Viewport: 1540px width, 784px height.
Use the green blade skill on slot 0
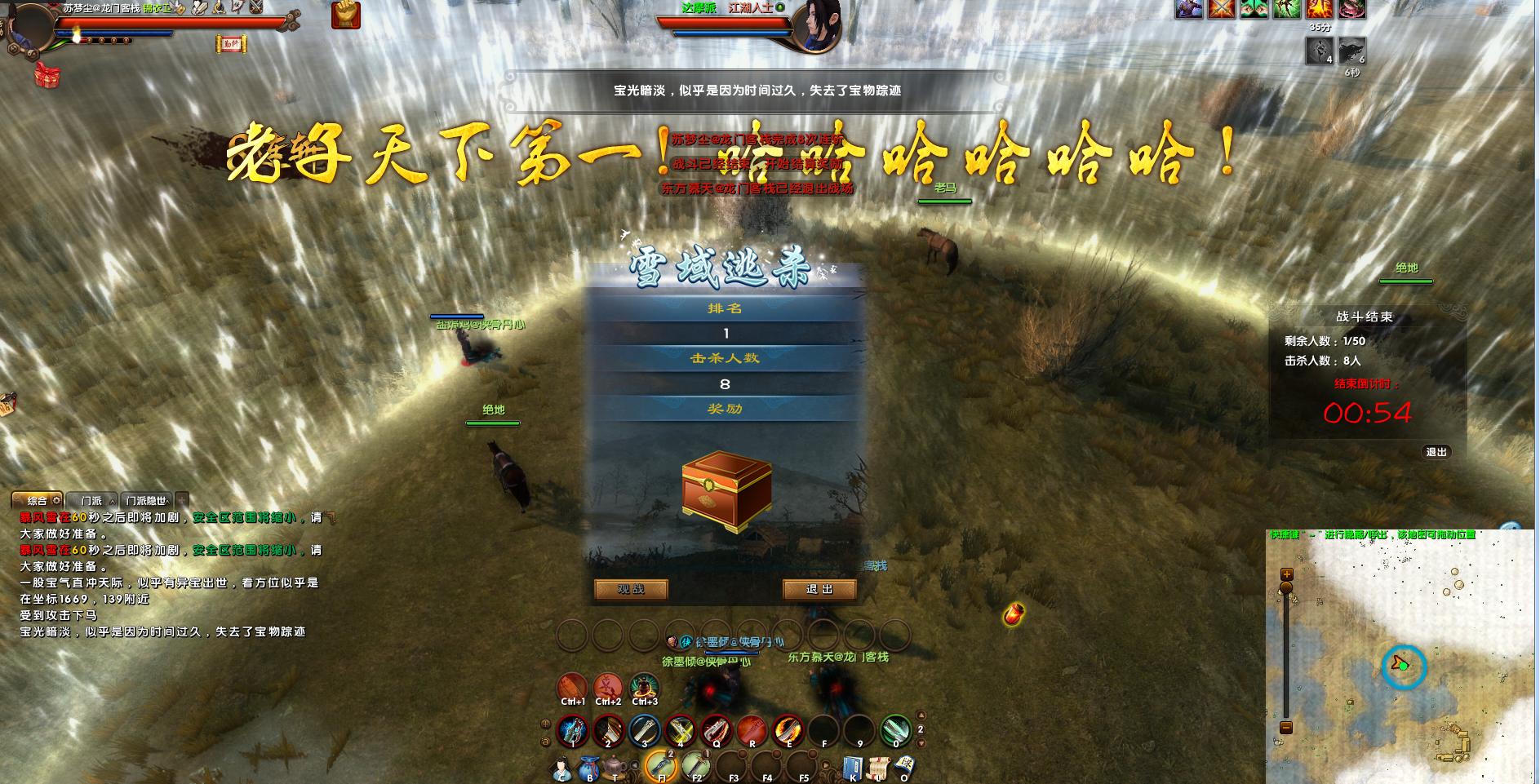895,730
